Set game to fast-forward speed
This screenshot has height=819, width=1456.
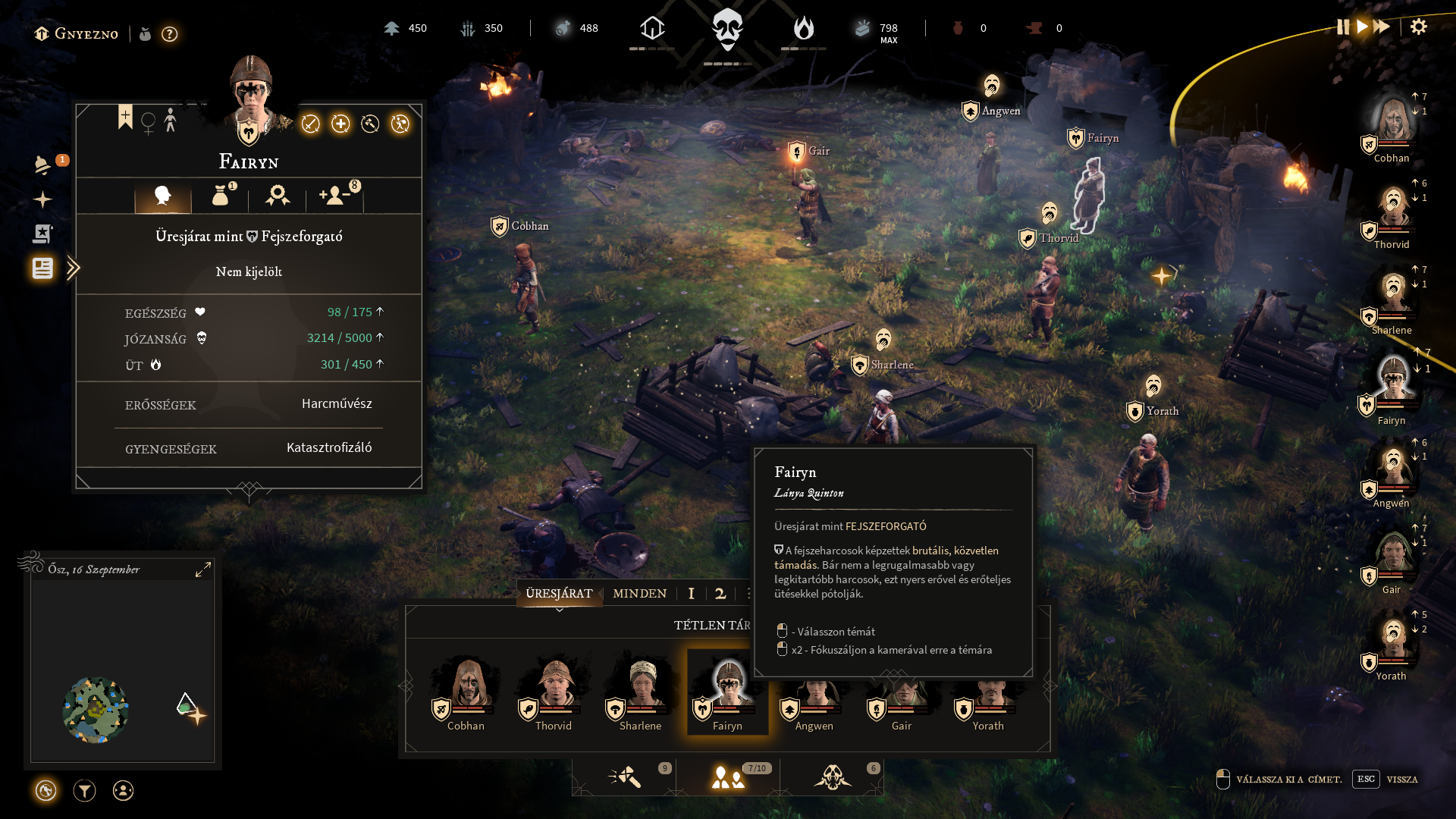click(1382, 27)
